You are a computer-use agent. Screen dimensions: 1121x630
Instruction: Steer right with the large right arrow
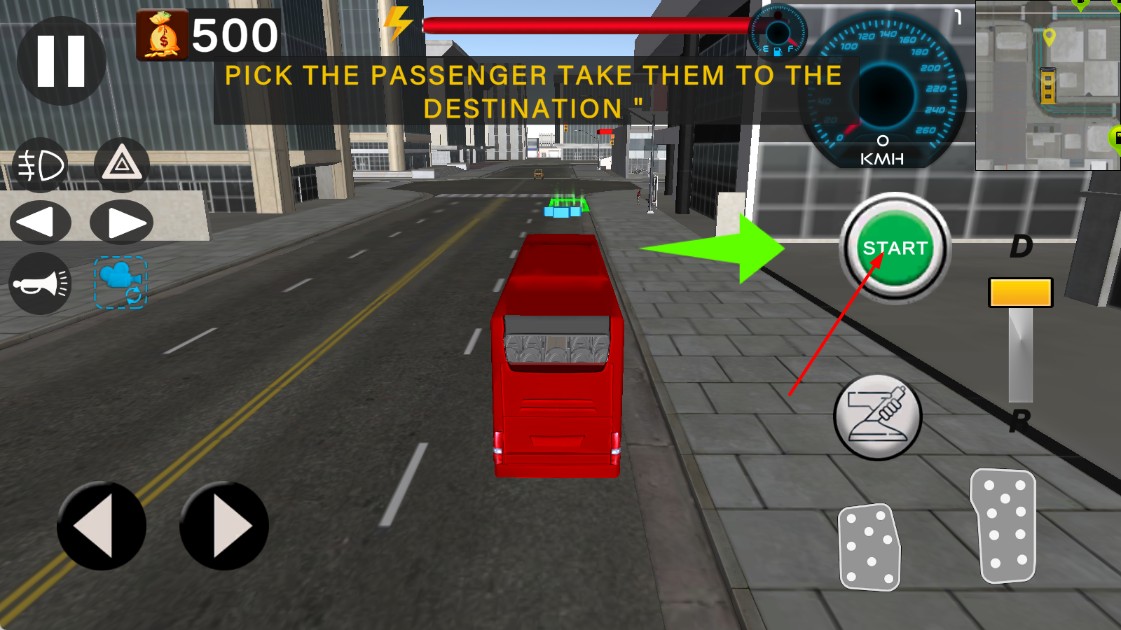pyautogui.click(x=224, y=526)
